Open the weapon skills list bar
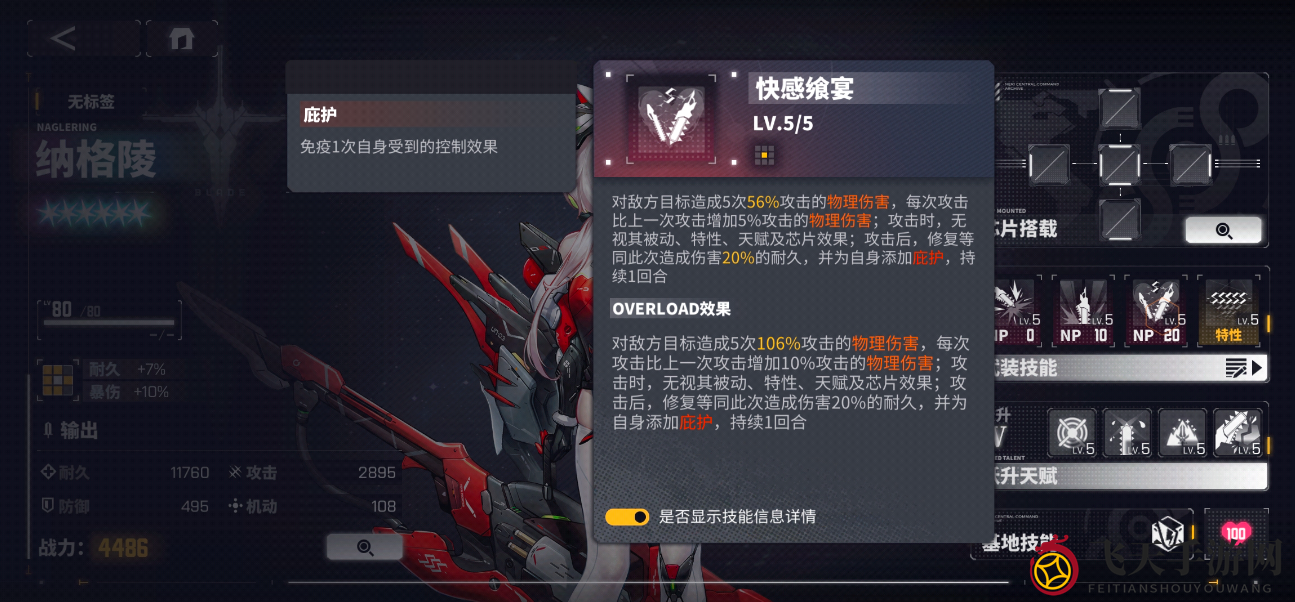Screen dimensions: 1295x602 1130,369
